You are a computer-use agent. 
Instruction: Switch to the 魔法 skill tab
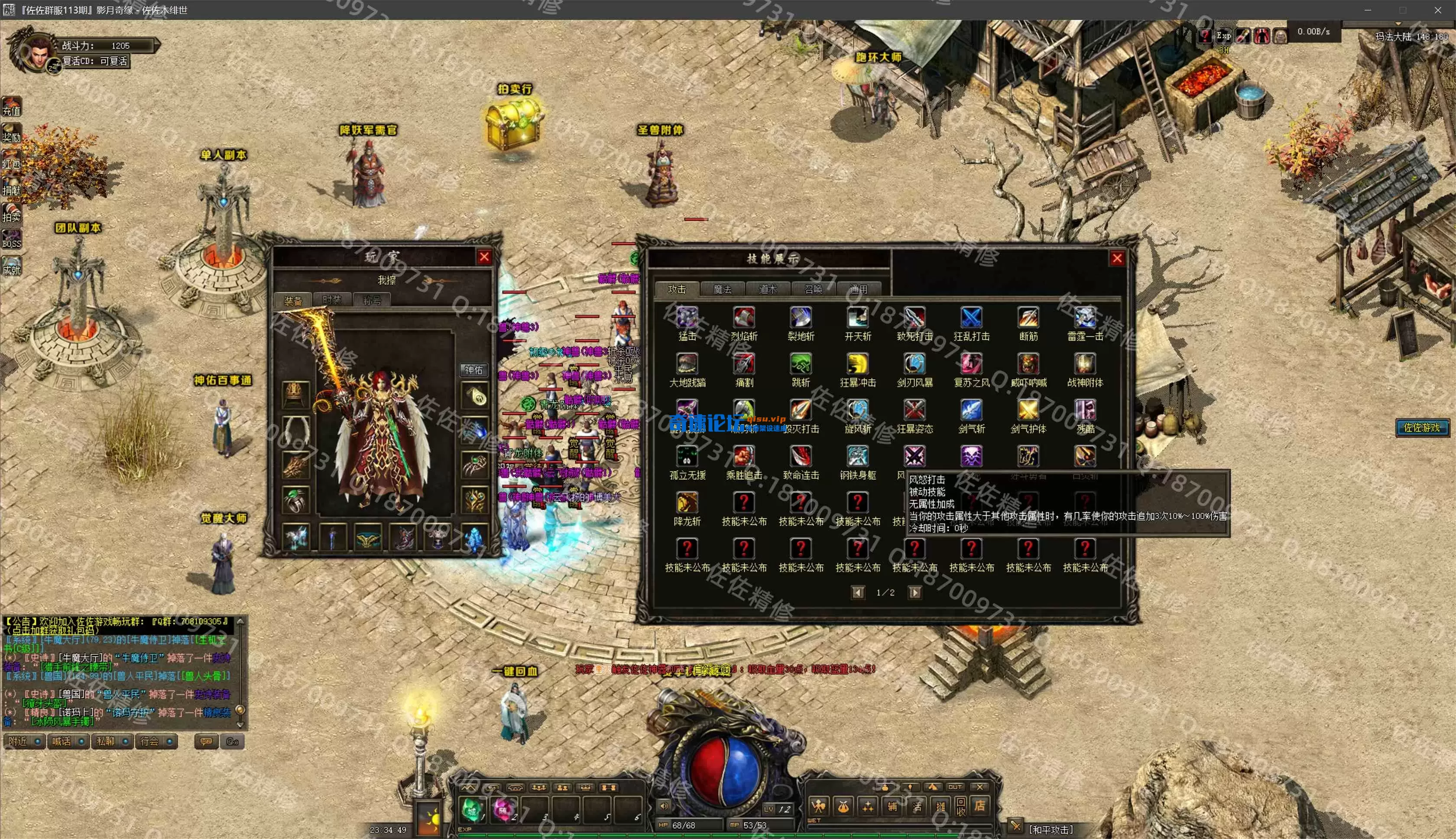point(722,289)
